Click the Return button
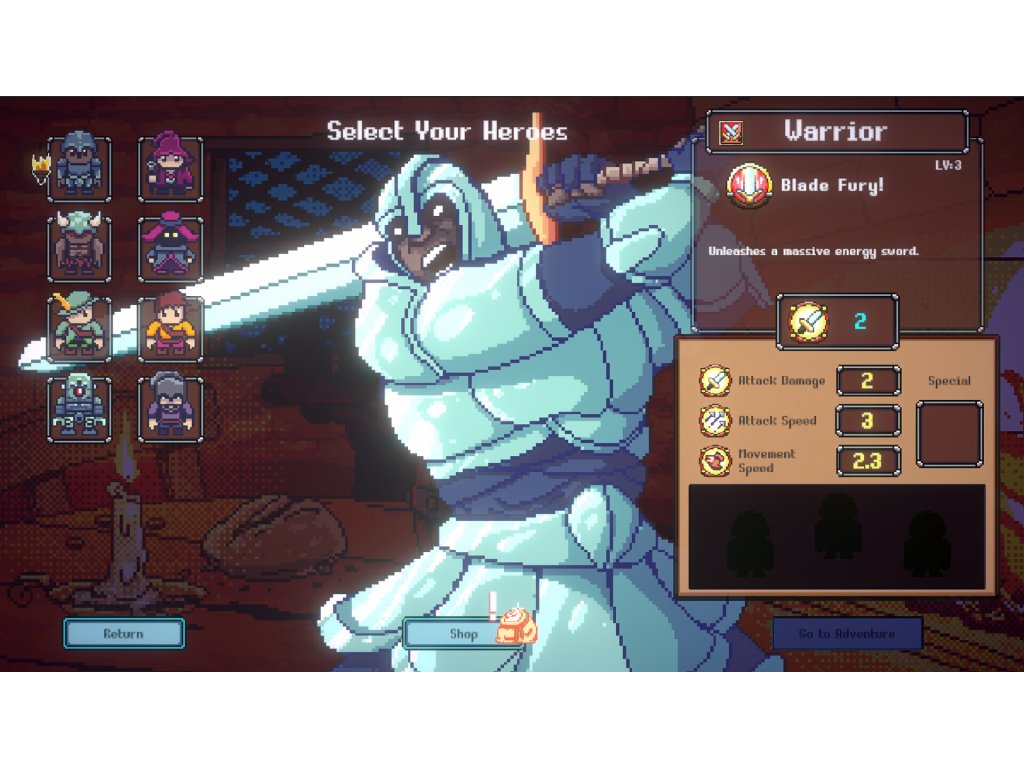This screenshot has width=1024, height=768. pos(124,633)
